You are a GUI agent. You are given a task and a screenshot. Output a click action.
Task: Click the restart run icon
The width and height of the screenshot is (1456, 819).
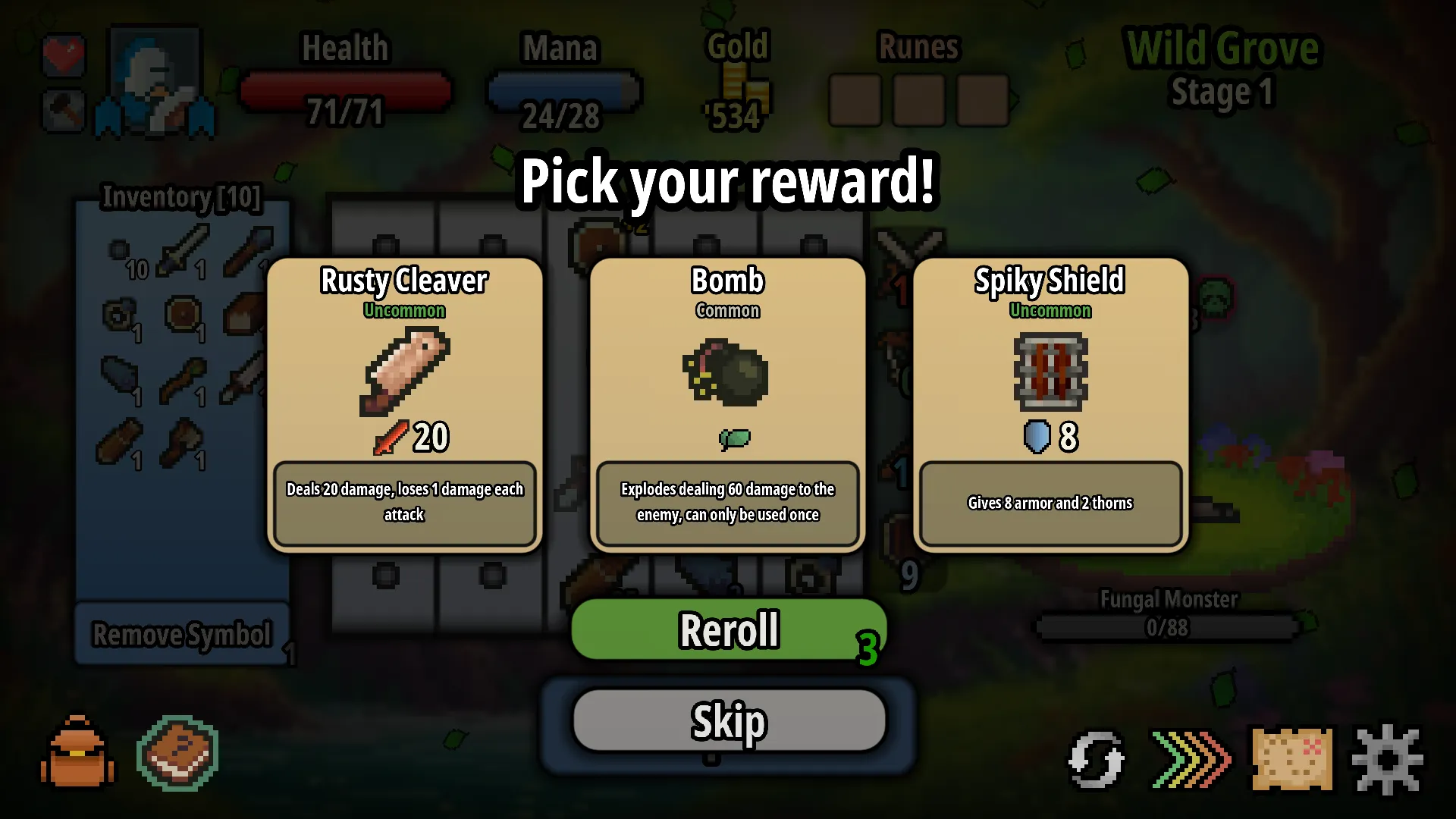(x=1095, y=758)
